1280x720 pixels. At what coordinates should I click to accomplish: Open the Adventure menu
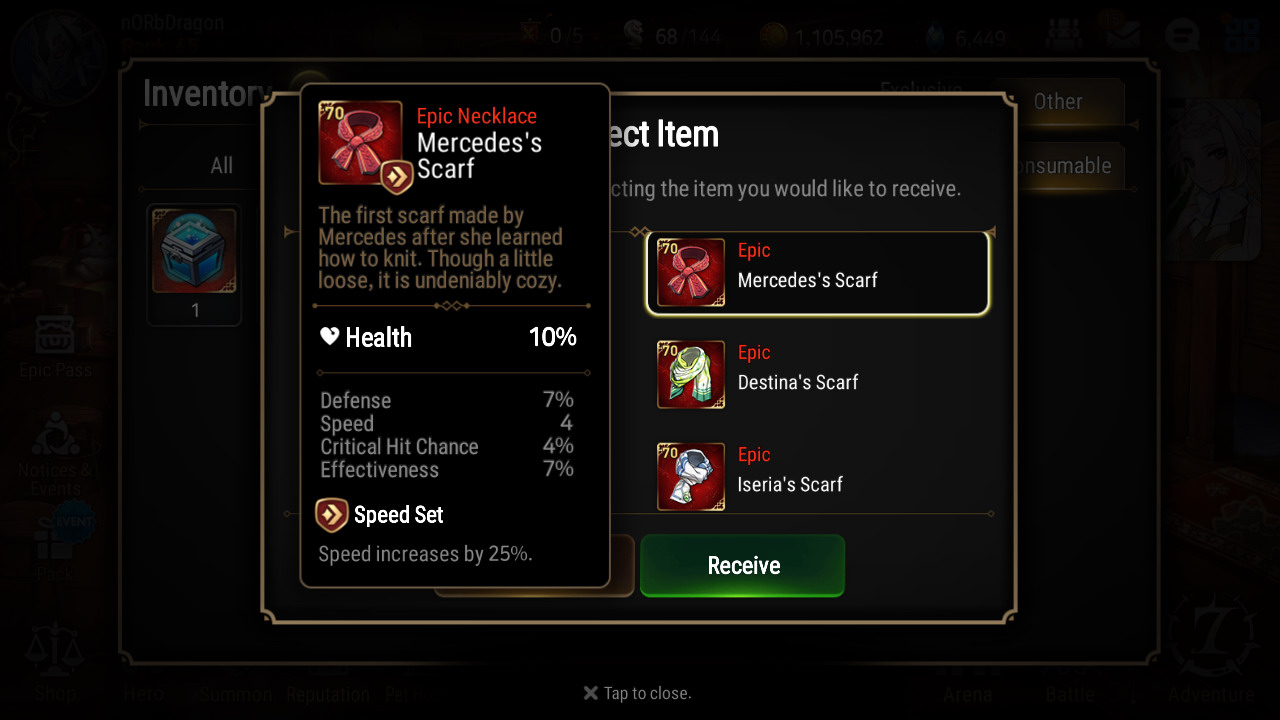pyautogui.click(x=1211, y=660)
